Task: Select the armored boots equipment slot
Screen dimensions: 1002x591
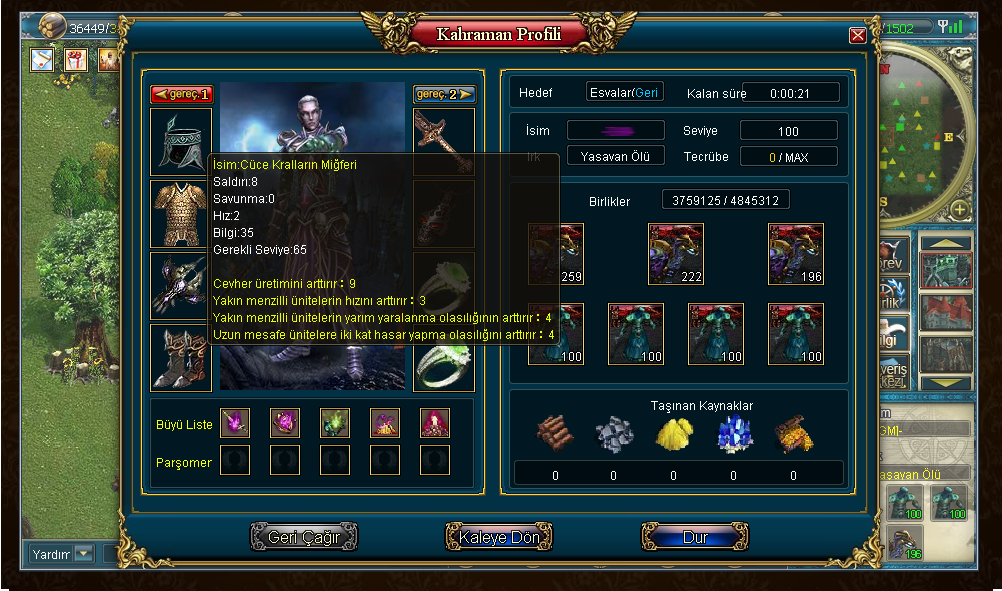Action: click(x=180, y=357)
